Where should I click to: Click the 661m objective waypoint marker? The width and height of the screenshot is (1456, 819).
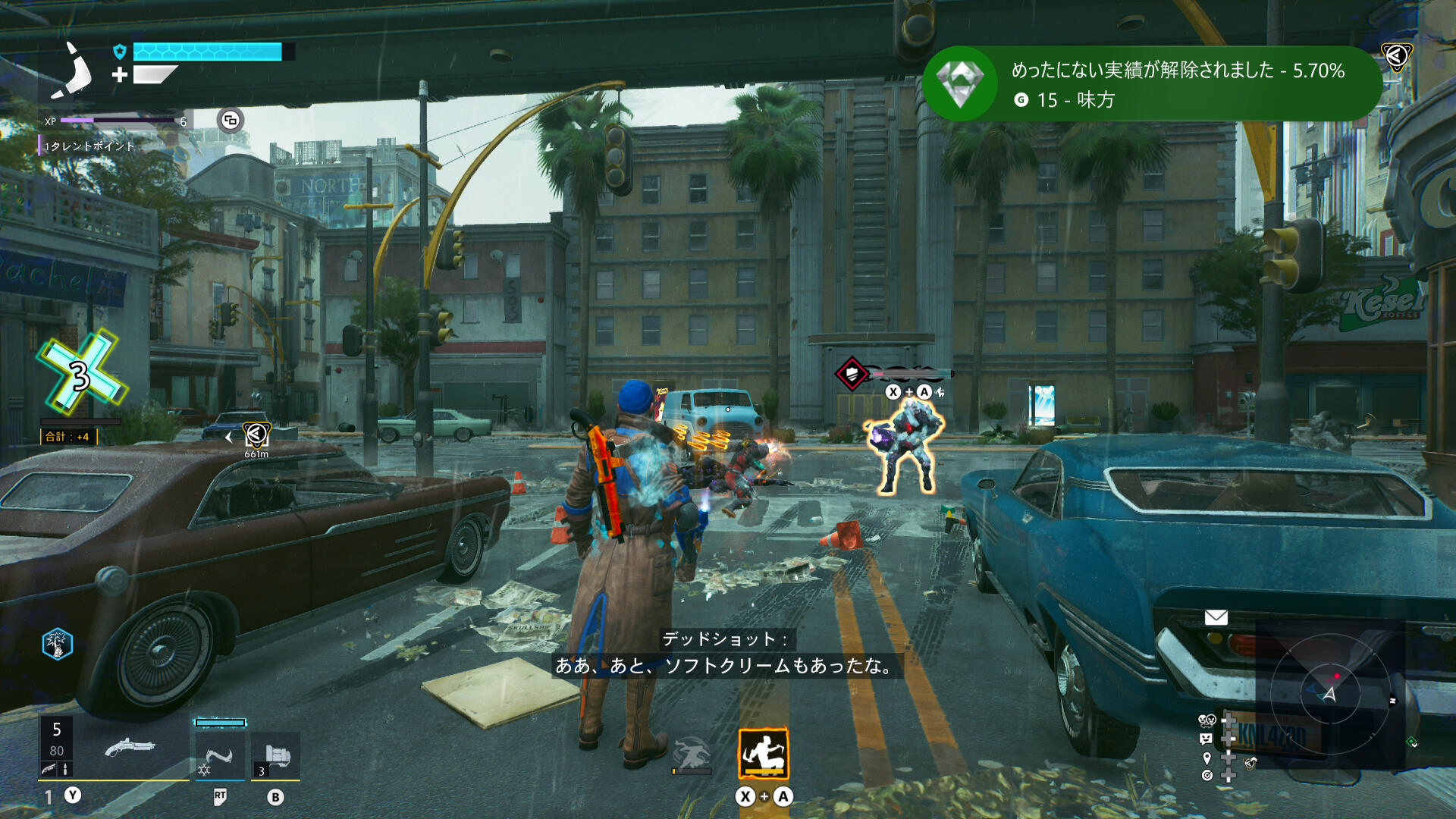click(x=256, y=435)
